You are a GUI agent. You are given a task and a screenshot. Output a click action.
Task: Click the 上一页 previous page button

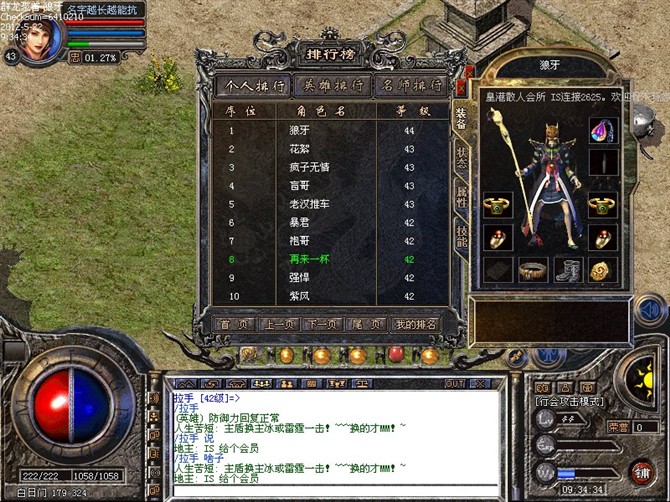(280, 324)
